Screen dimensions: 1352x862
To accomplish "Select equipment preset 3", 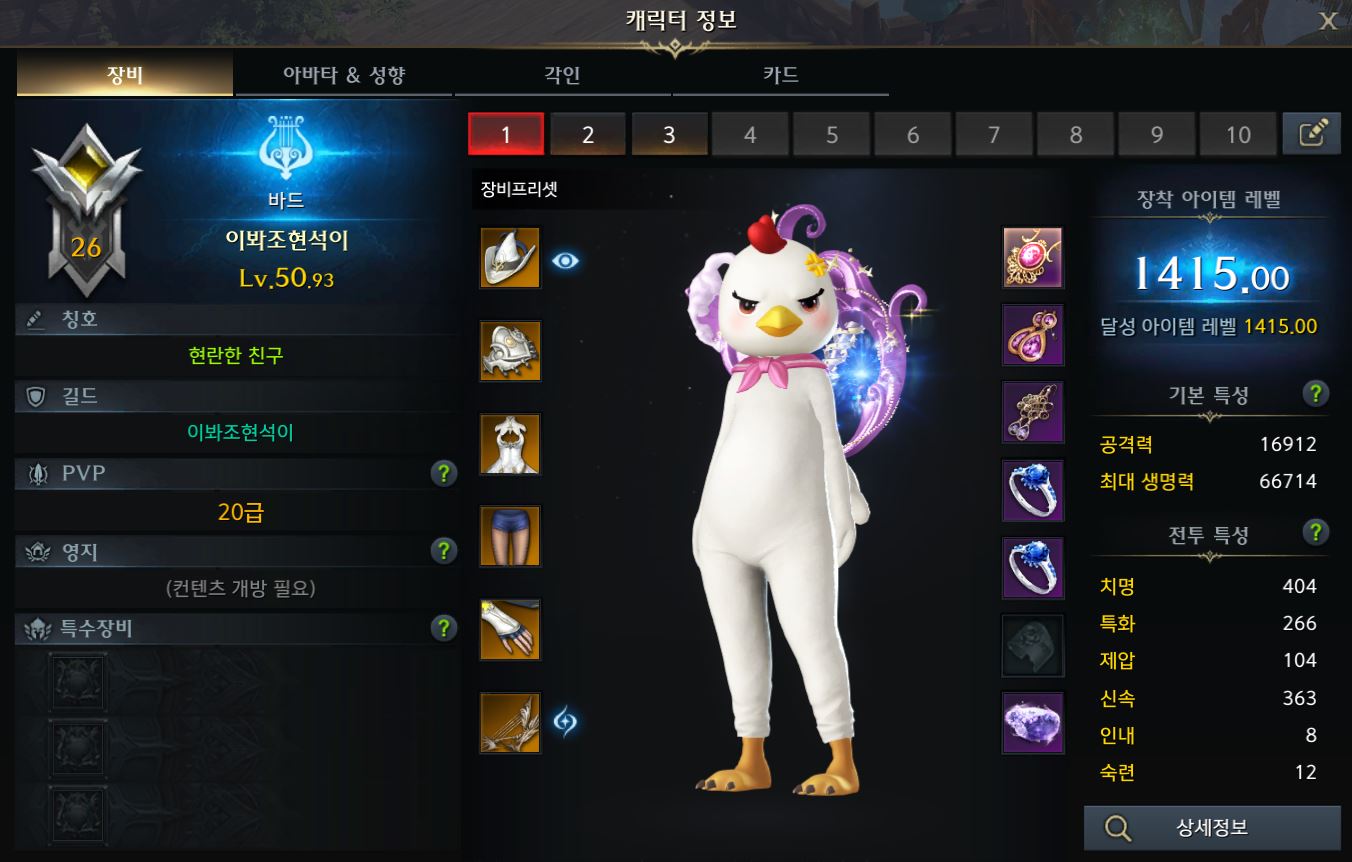I will click(669, 134).
